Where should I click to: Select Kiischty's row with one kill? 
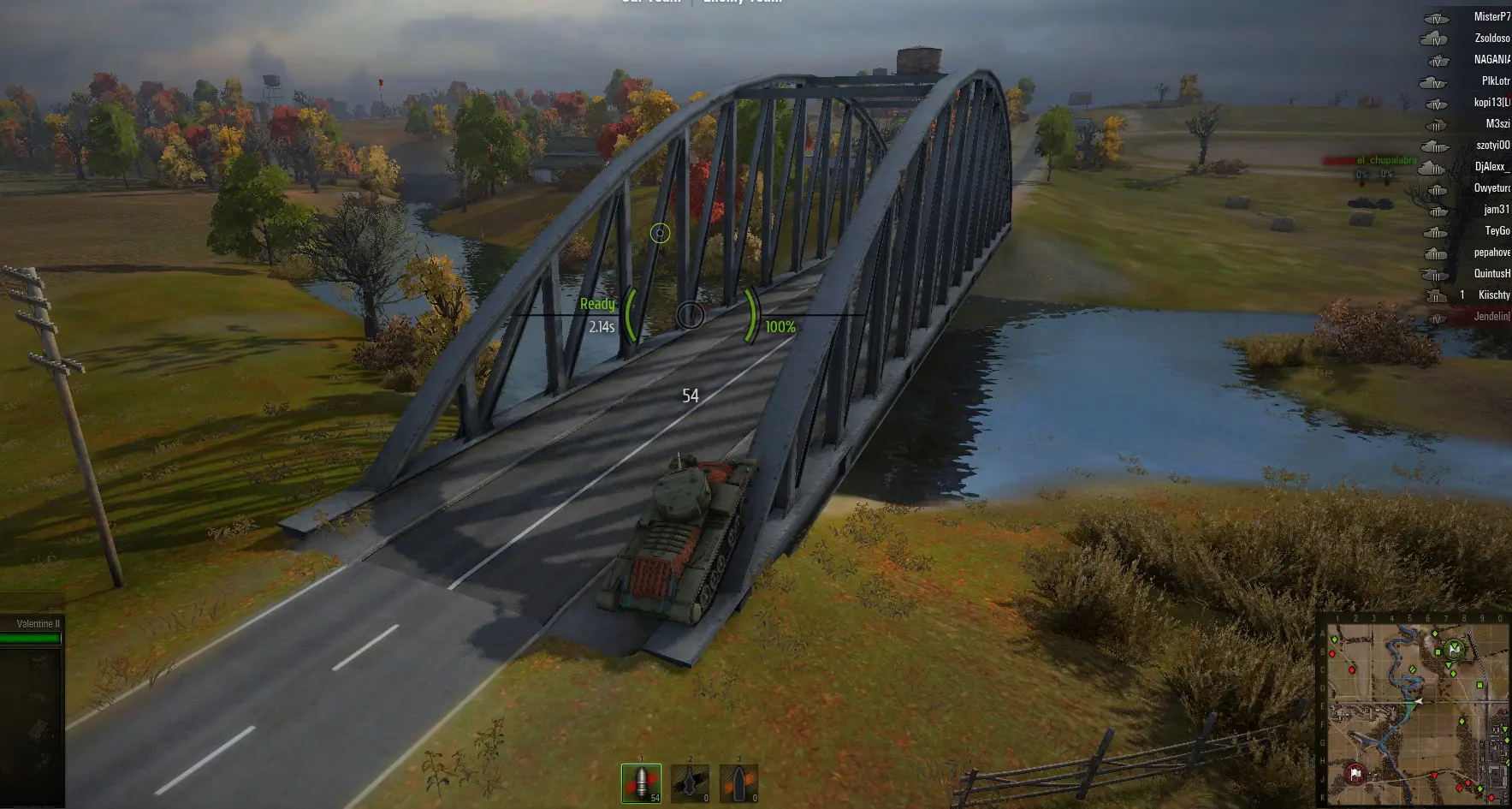[x=1492, y=295]
